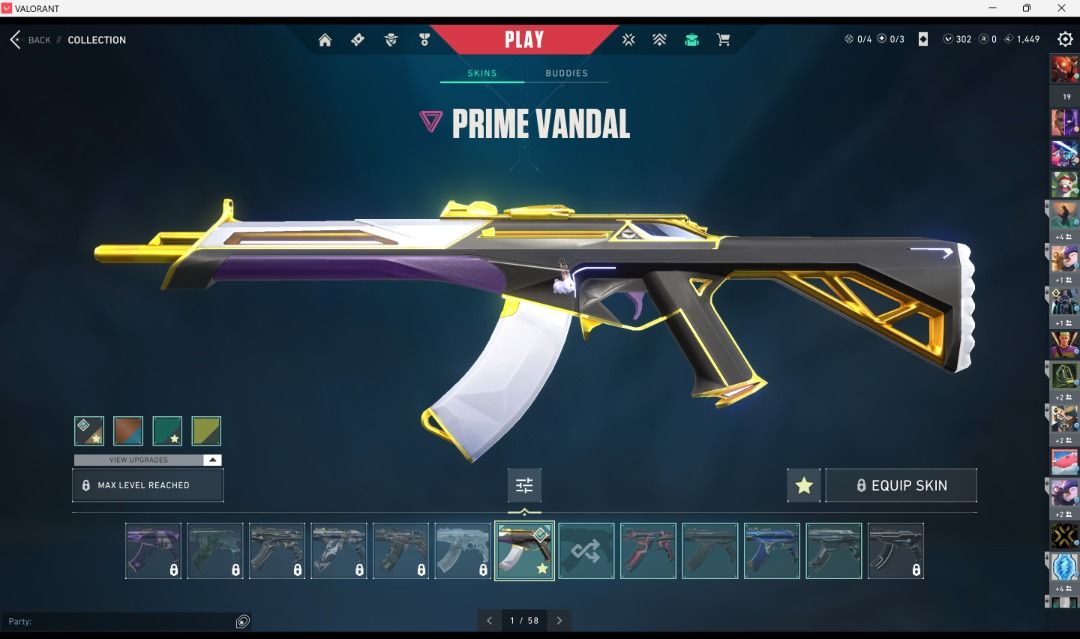1080x639 pixels.
Task: Select the blue Vandal skin thumbnail
Action: click(x=772, y=551)
